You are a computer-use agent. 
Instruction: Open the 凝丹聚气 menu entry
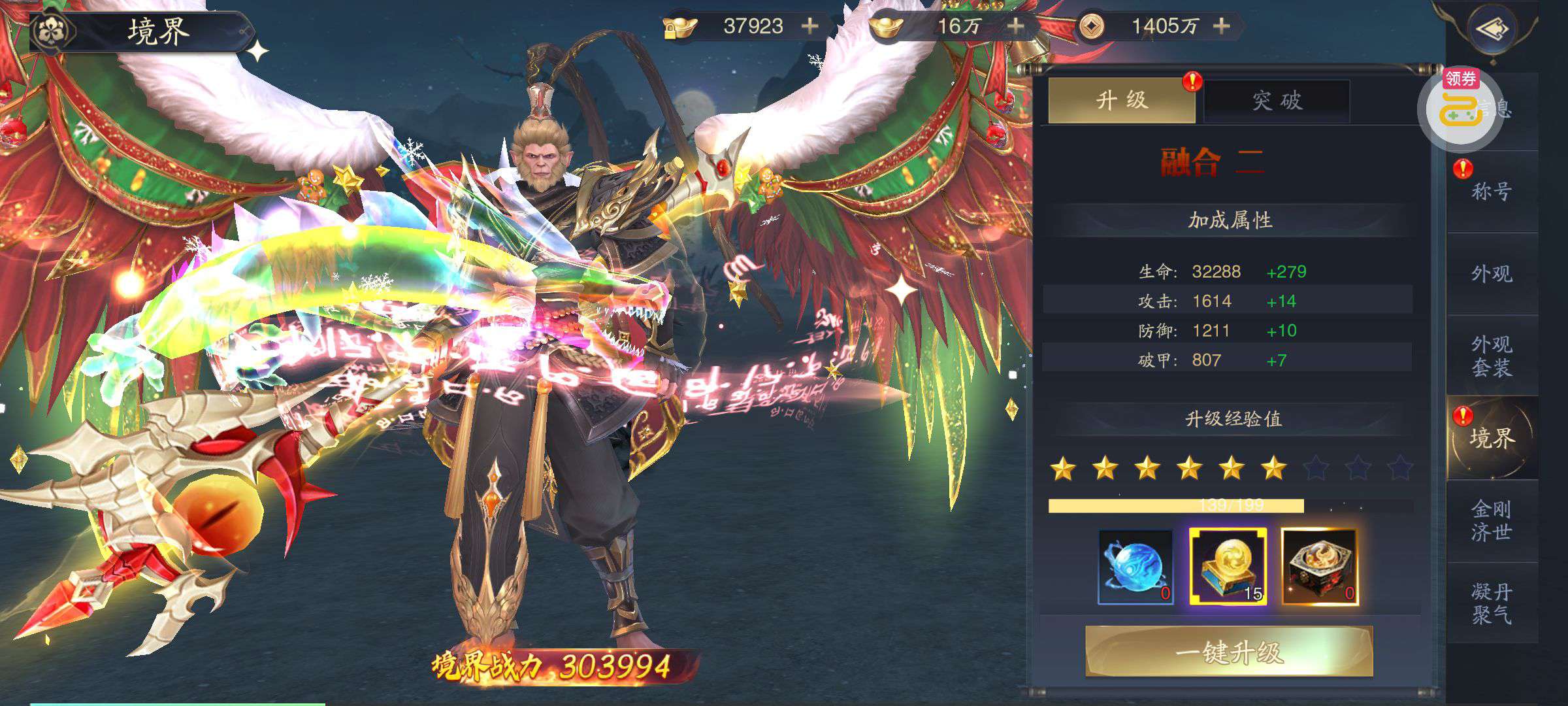point(1492,603)
